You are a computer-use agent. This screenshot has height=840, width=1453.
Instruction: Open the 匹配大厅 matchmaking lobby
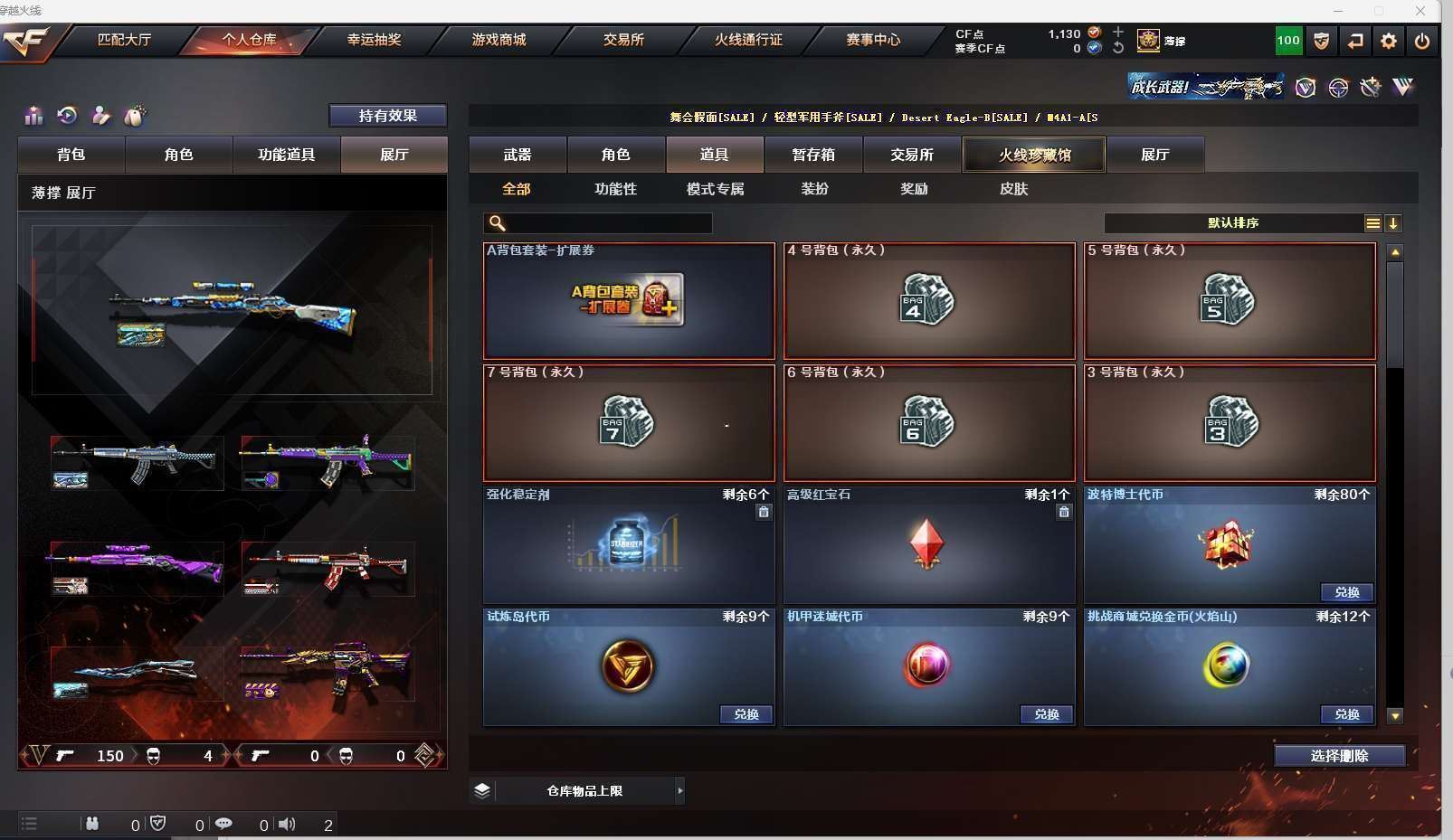[124, 40]
